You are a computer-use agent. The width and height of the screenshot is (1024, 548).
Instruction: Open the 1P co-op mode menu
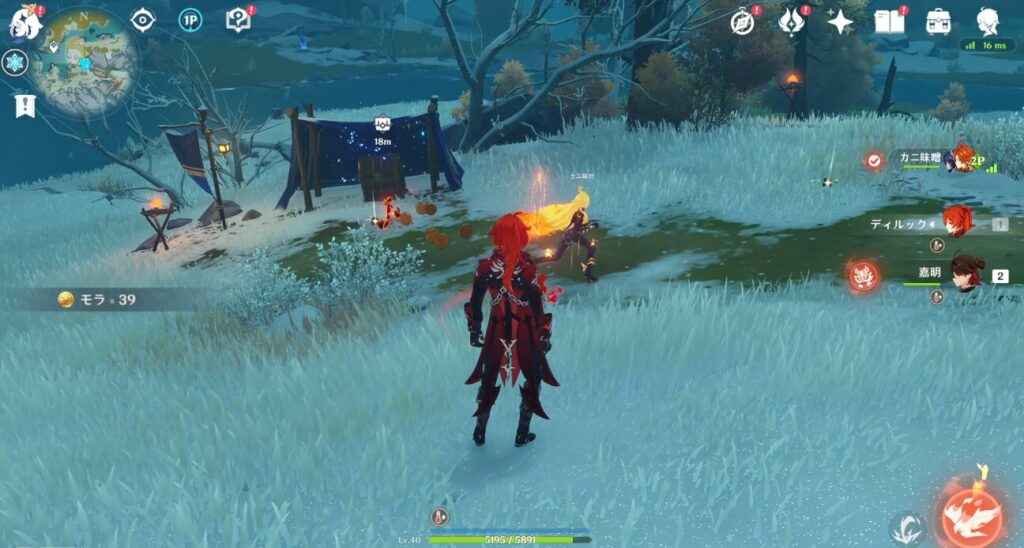click(190, 20)
